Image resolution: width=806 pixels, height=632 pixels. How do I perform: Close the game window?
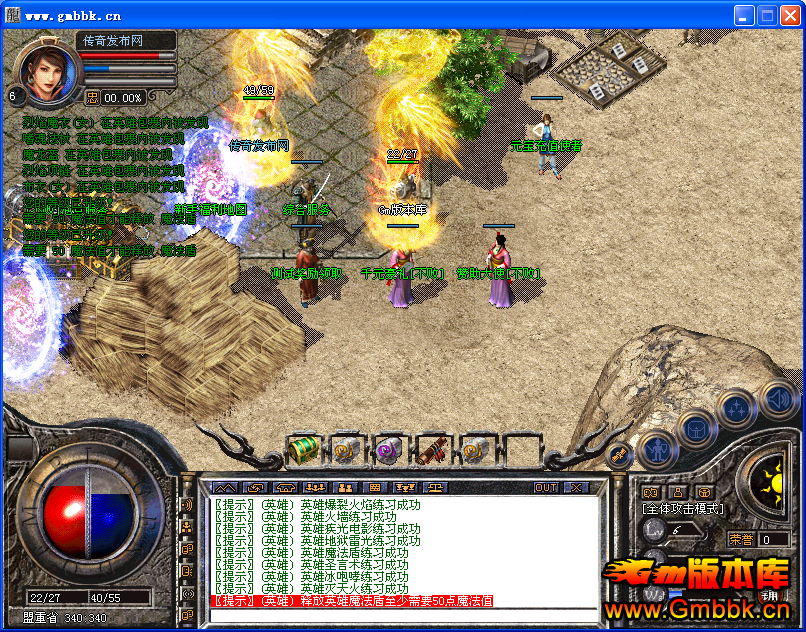coord(790,15)
